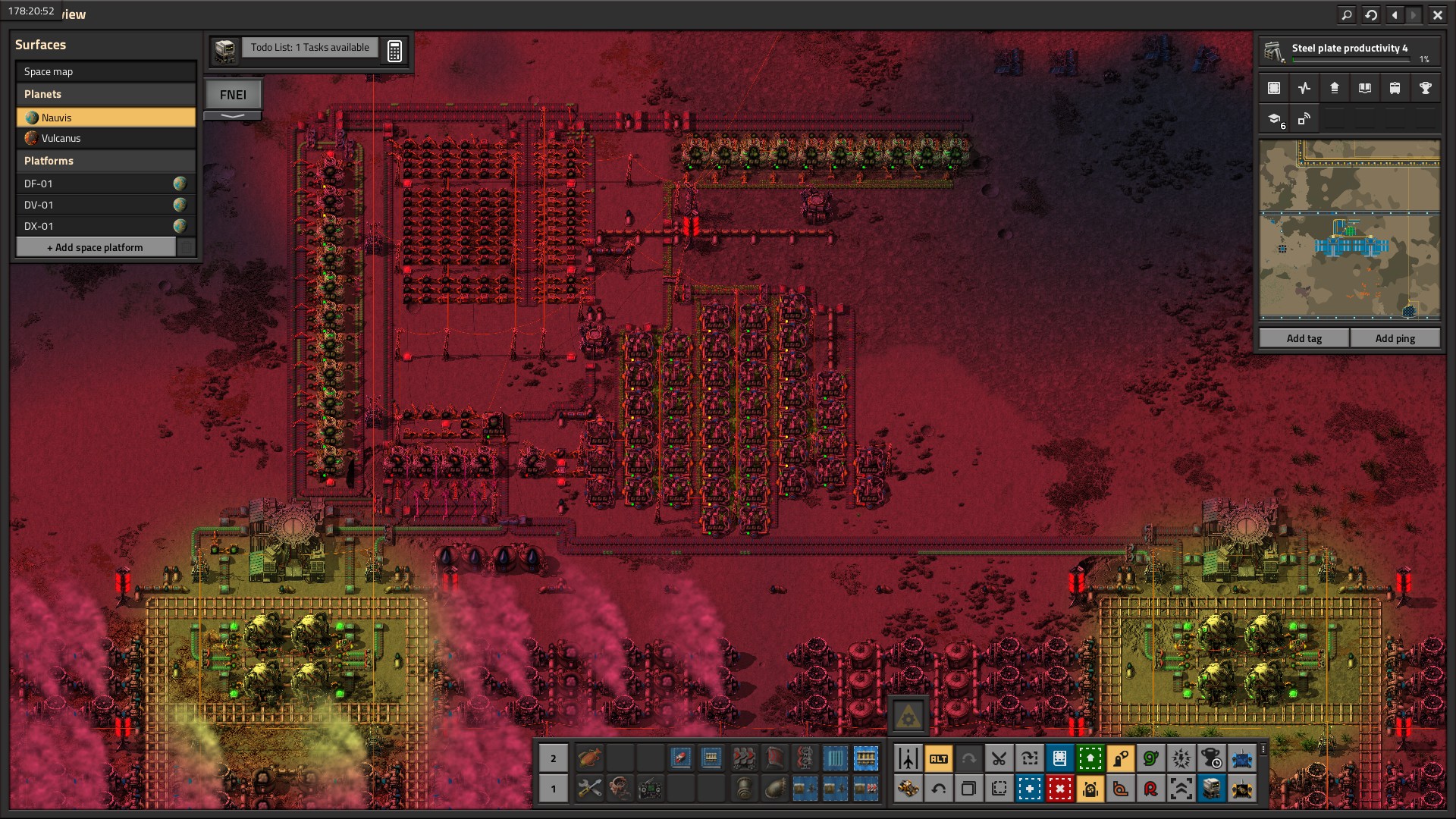Click on the minimap
The image size is (1456, 819).
click(1349, 230)
